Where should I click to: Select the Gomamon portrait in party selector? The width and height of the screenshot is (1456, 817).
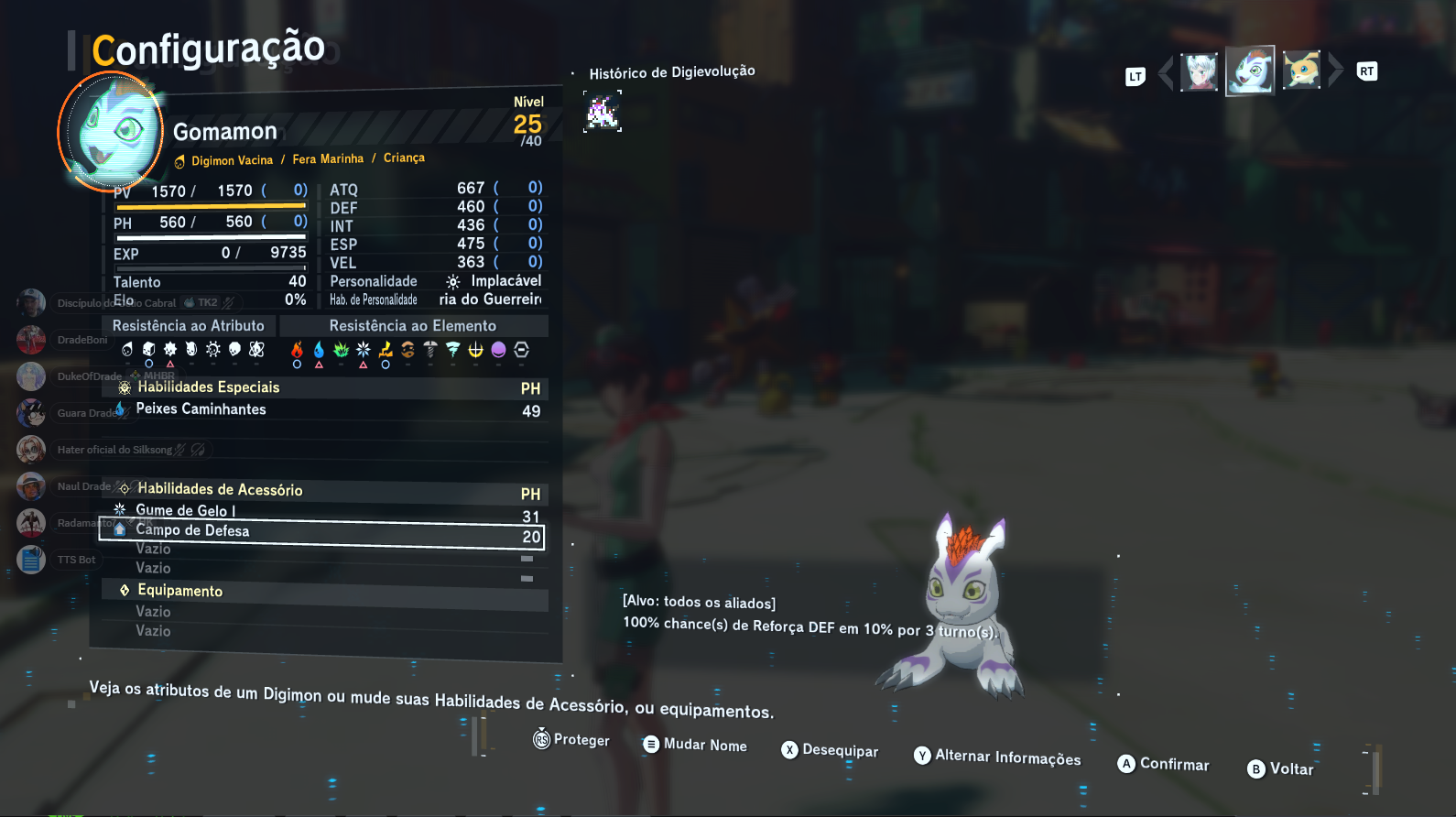(1250, 71)
